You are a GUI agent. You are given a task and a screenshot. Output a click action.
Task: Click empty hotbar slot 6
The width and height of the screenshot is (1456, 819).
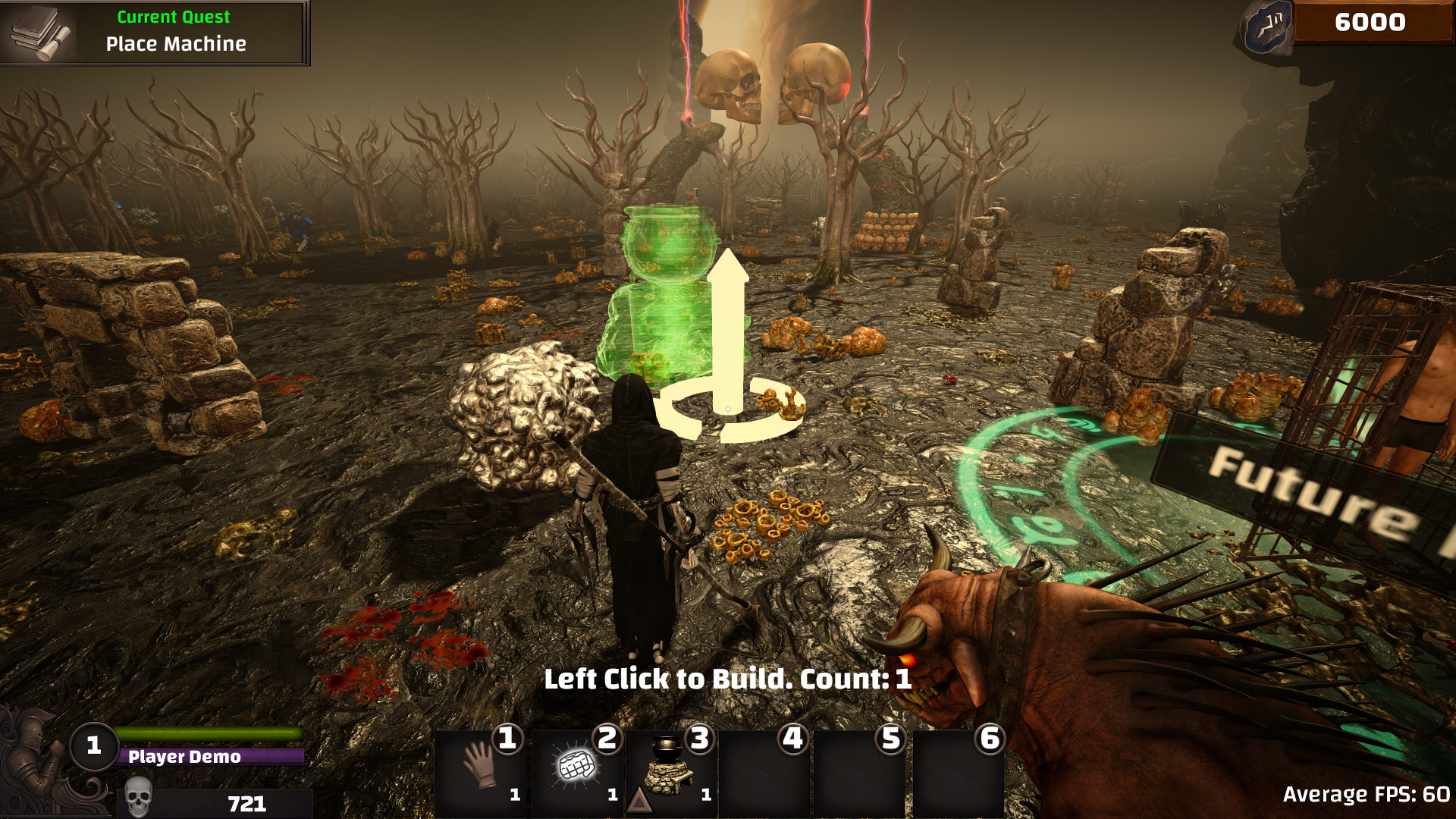(958, 770)
